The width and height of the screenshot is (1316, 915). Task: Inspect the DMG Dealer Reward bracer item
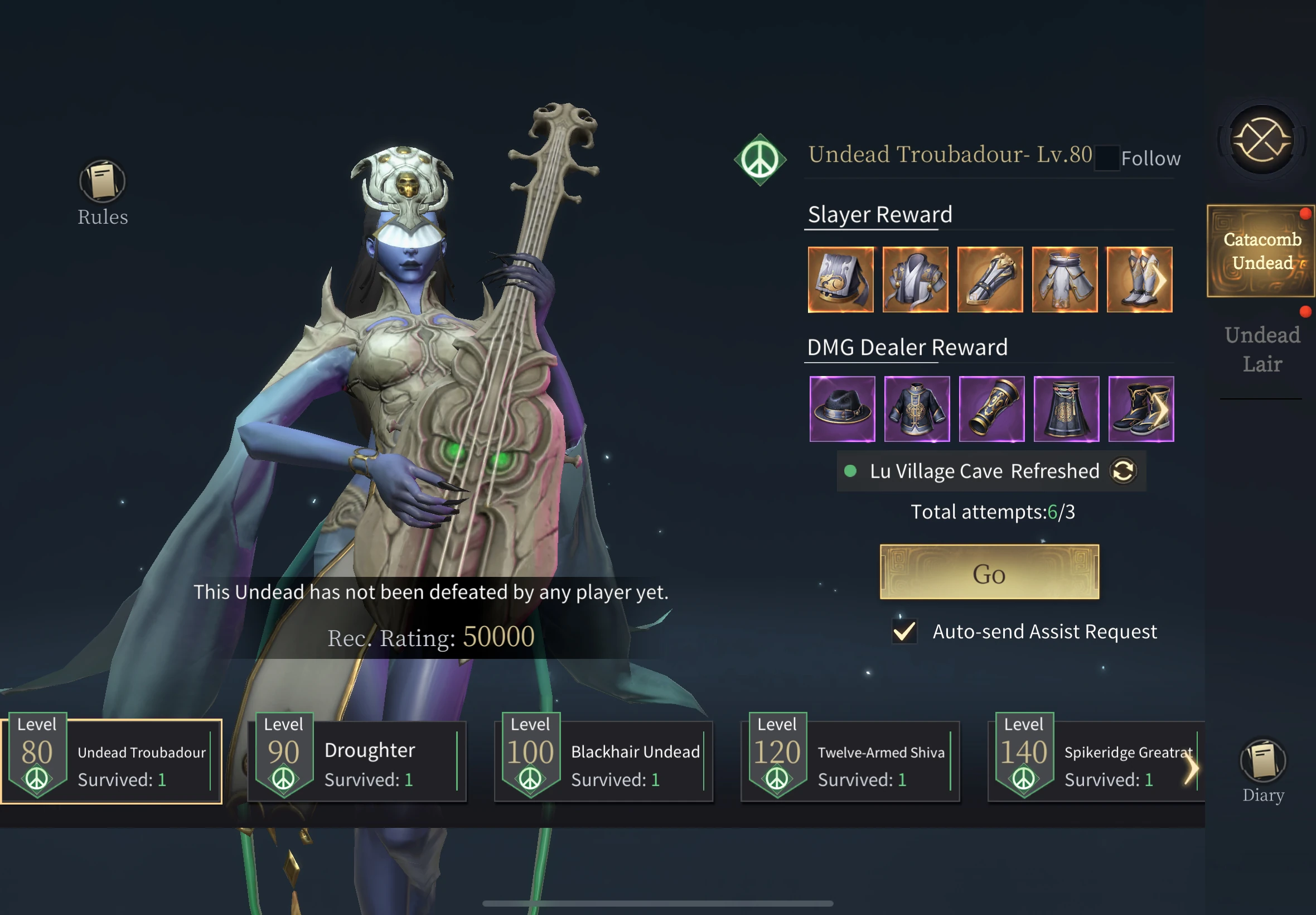click(x=991, y=409)
